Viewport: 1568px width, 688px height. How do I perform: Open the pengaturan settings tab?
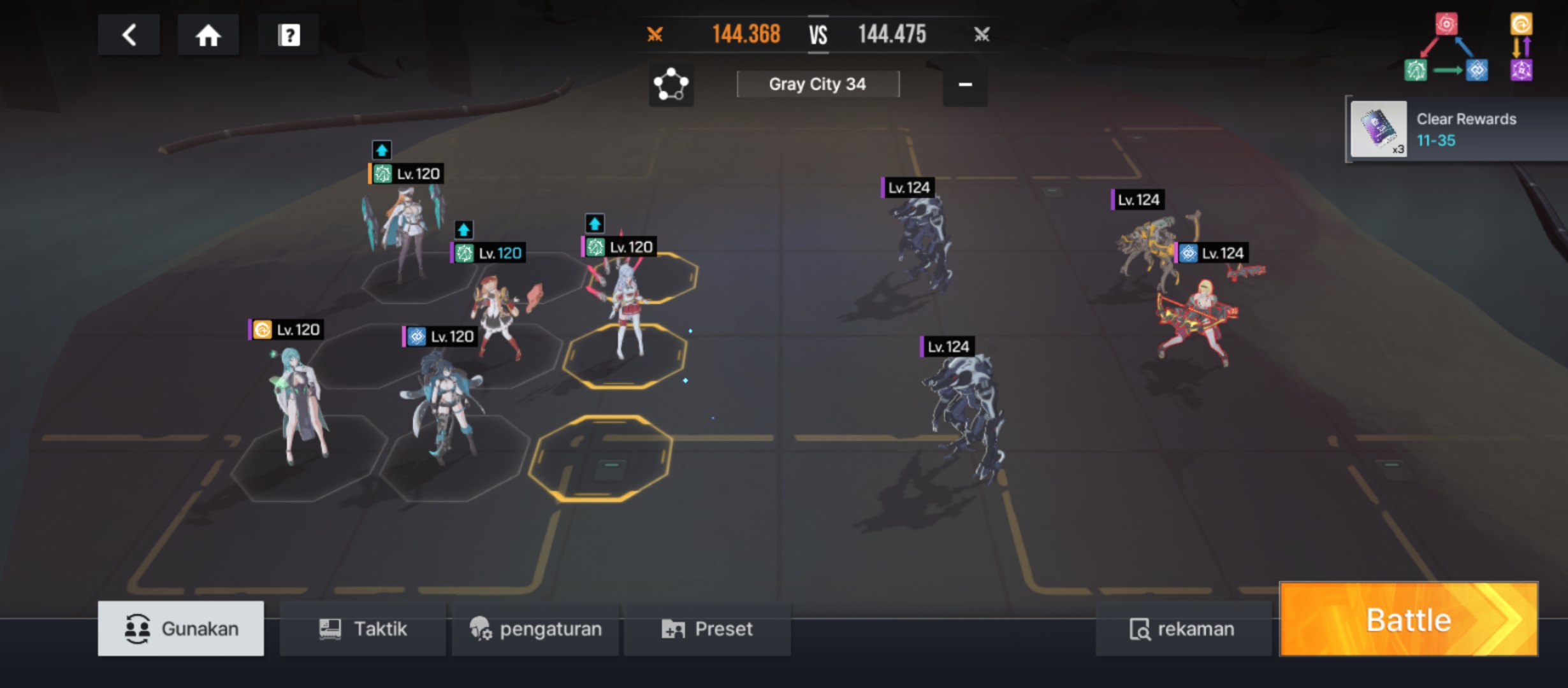[x=535, y=629]
